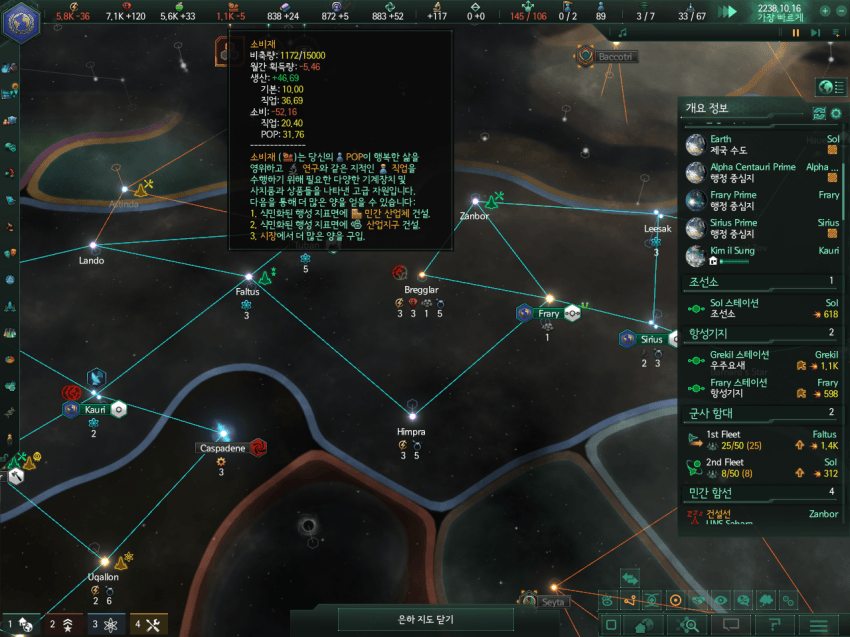Open the help question mark button
850x637 pixels.
click(774, 626)
